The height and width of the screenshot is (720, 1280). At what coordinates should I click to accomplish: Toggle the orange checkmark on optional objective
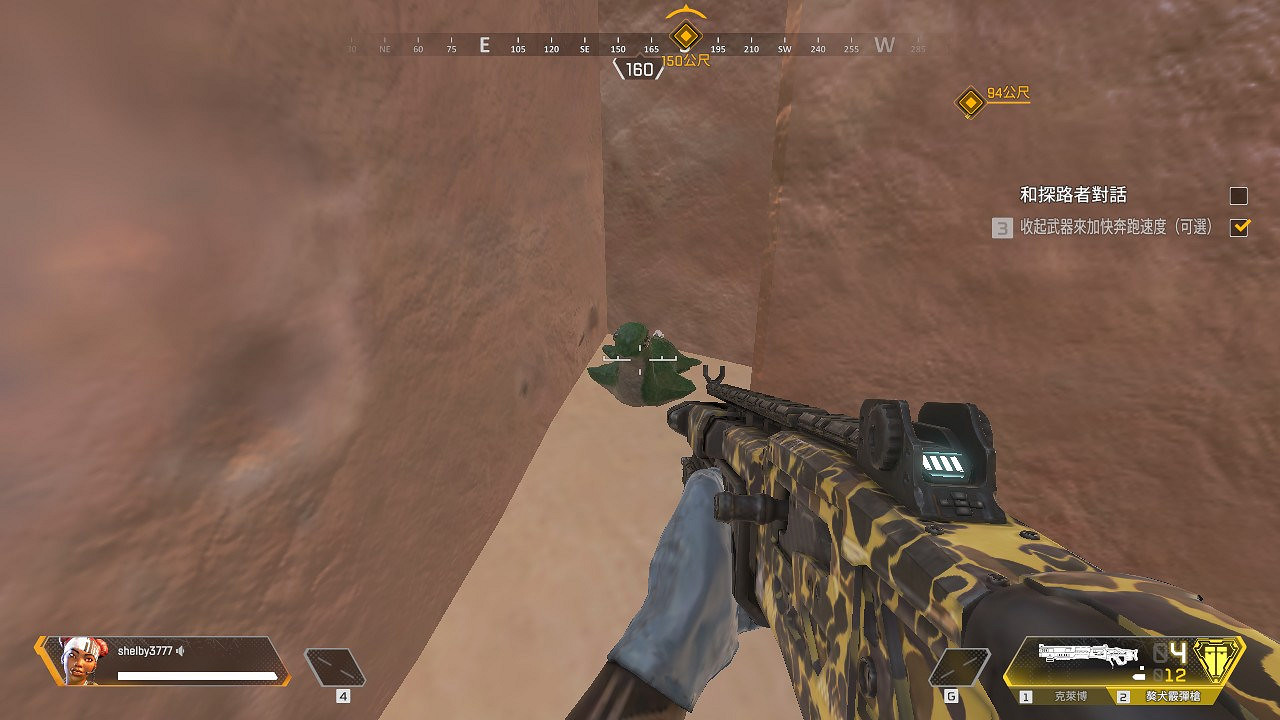[x=1239, y=228]
